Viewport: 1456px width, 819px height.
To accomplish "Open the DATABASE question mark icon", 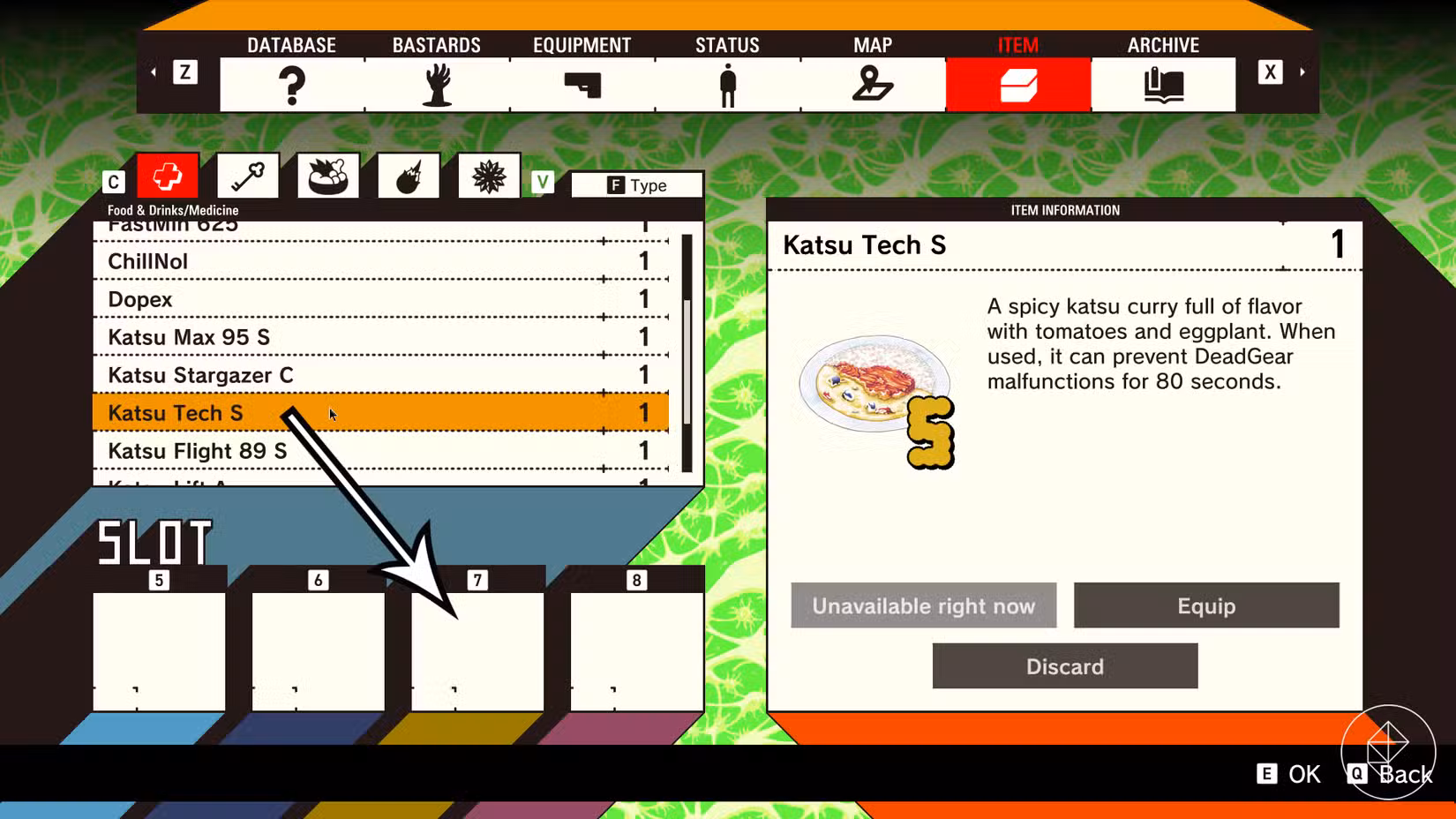I will 291,85.
